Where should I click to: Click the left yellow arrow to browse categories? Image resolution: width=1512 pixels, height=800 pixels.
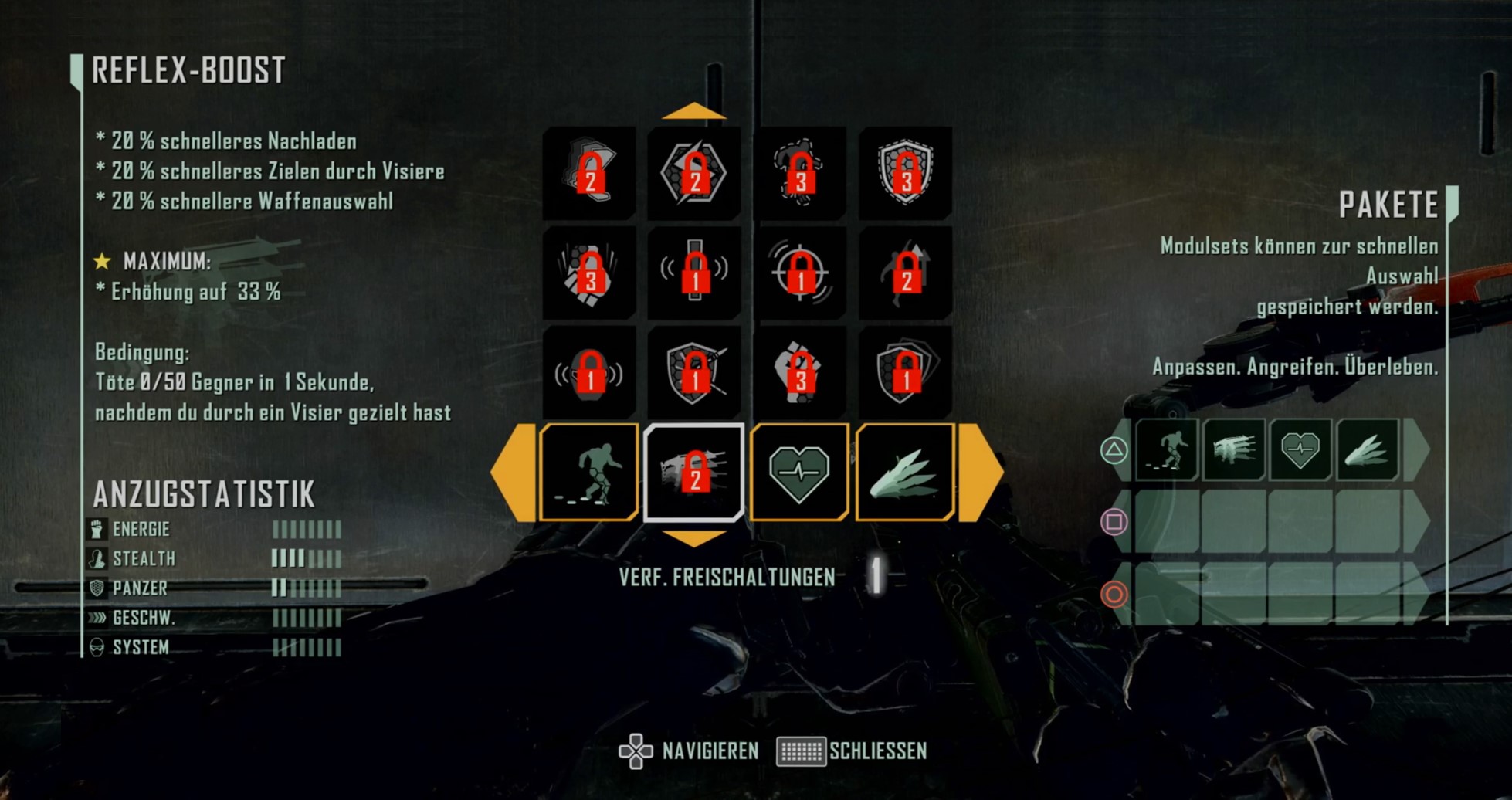pos(513,471)
